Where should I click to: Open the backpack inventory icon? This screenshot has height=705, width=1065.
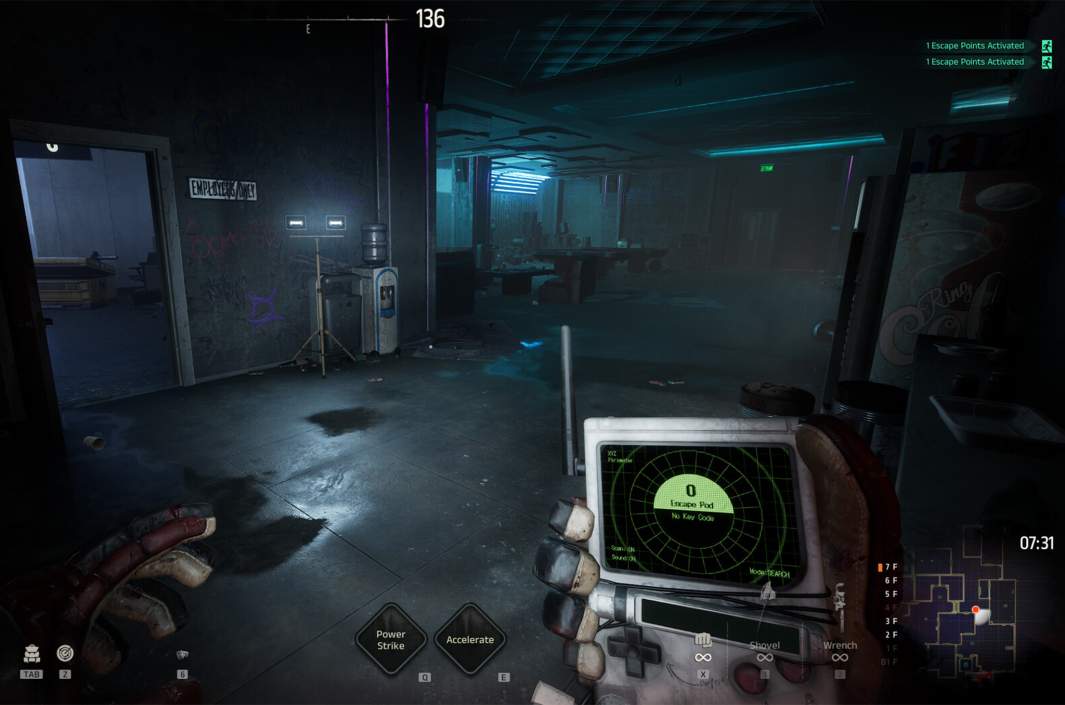[x=31, y=654]
